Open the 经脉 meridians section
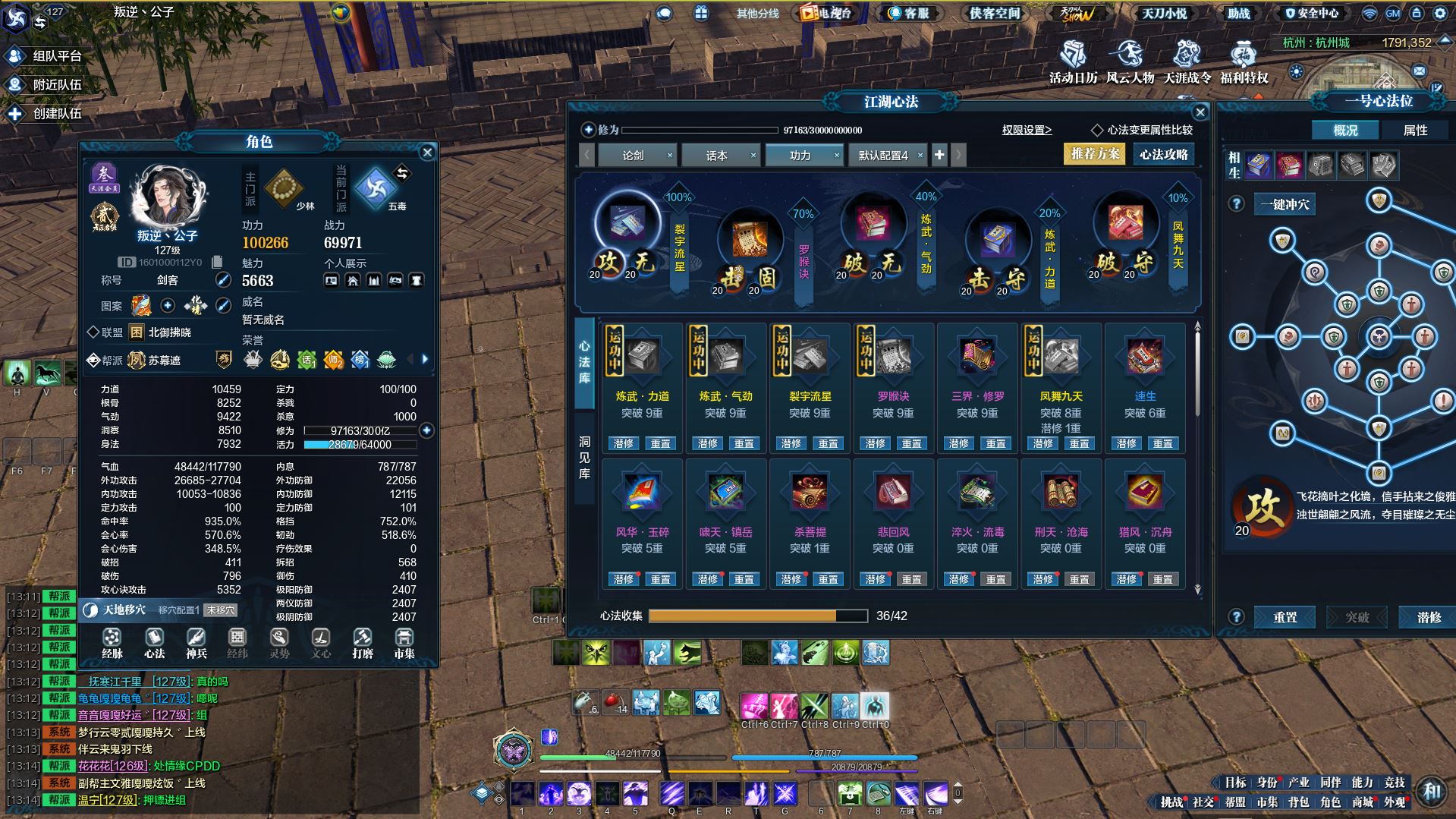 112,643
